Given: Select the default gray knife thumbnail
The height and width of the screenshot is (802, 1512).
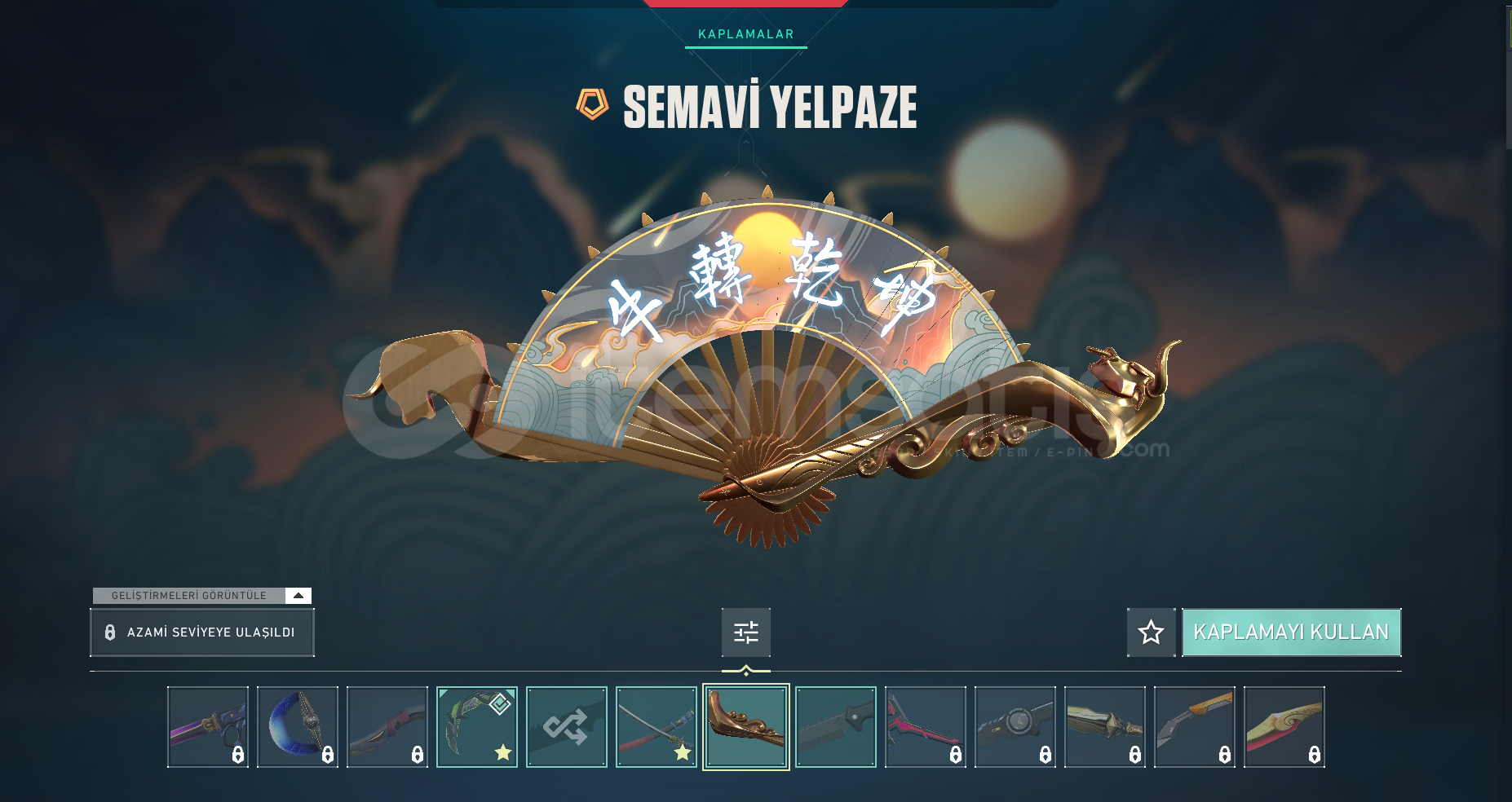Looking at the screenshot, I should [x=836, y=727].
